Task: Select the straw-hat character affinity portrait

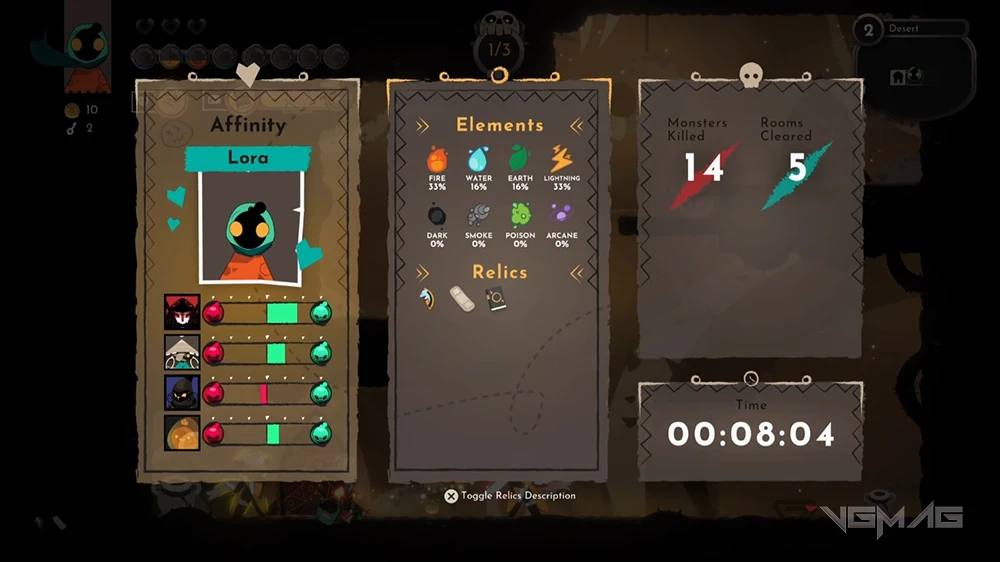Action: pos(182,353)
